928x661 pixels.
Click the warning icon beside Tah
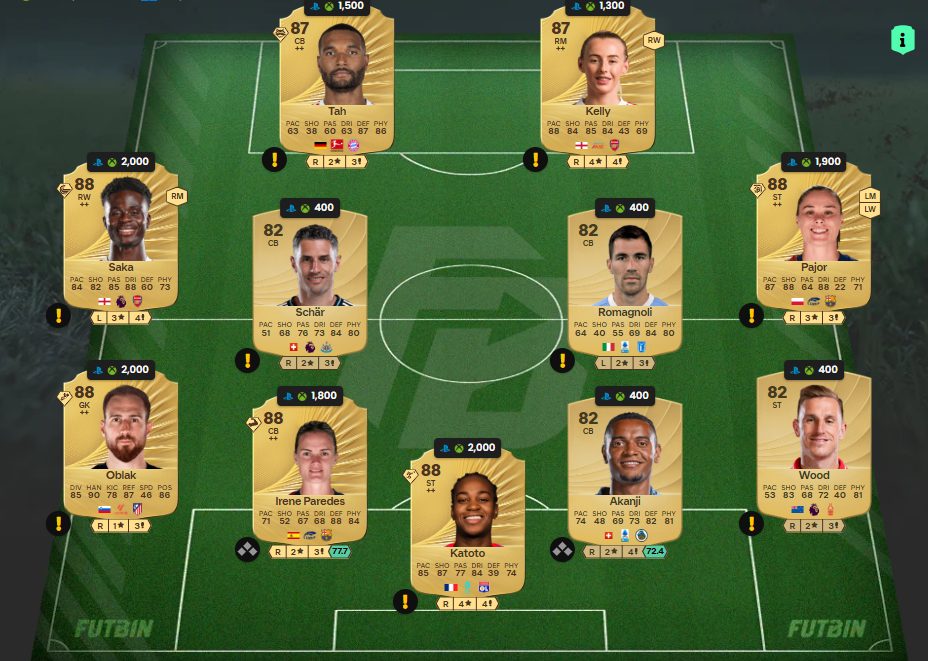pos(274,159)
